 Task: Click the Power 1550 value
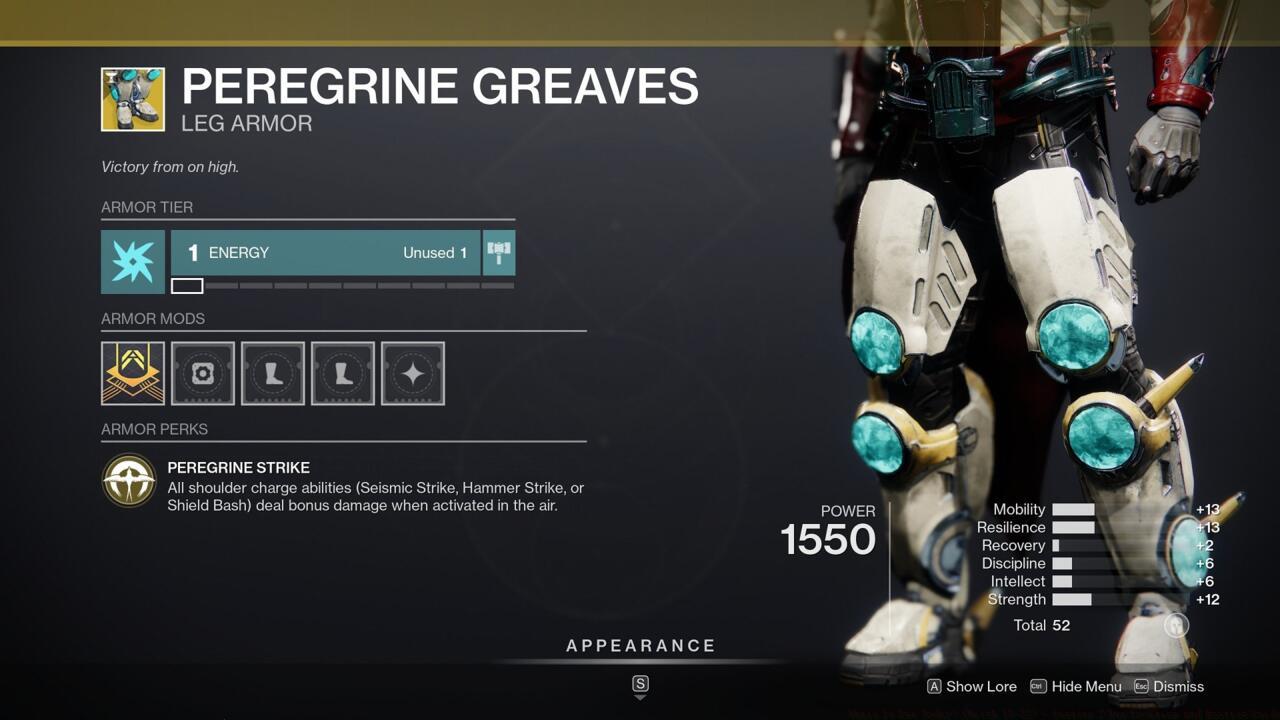click(x=829, y=540)
